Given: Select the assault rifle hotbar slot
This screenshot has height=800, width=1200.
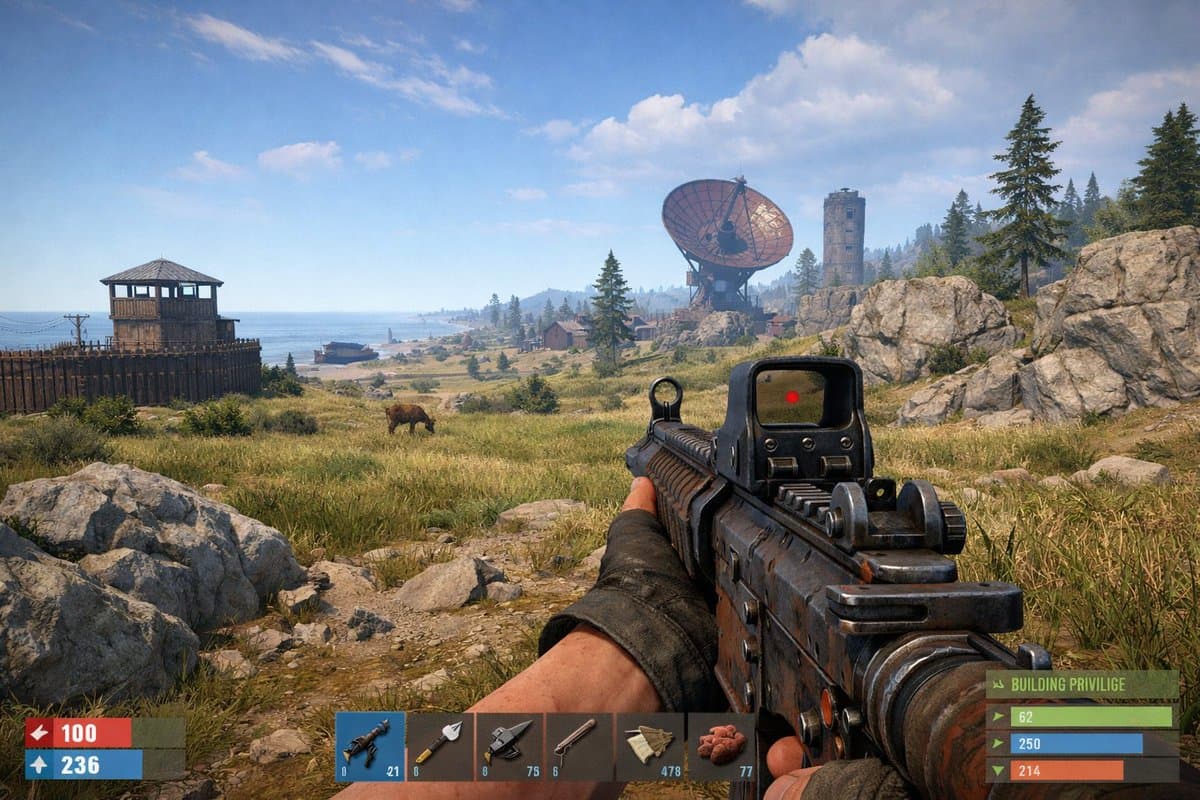Looking at the screenshot, I should coord(370,746).
